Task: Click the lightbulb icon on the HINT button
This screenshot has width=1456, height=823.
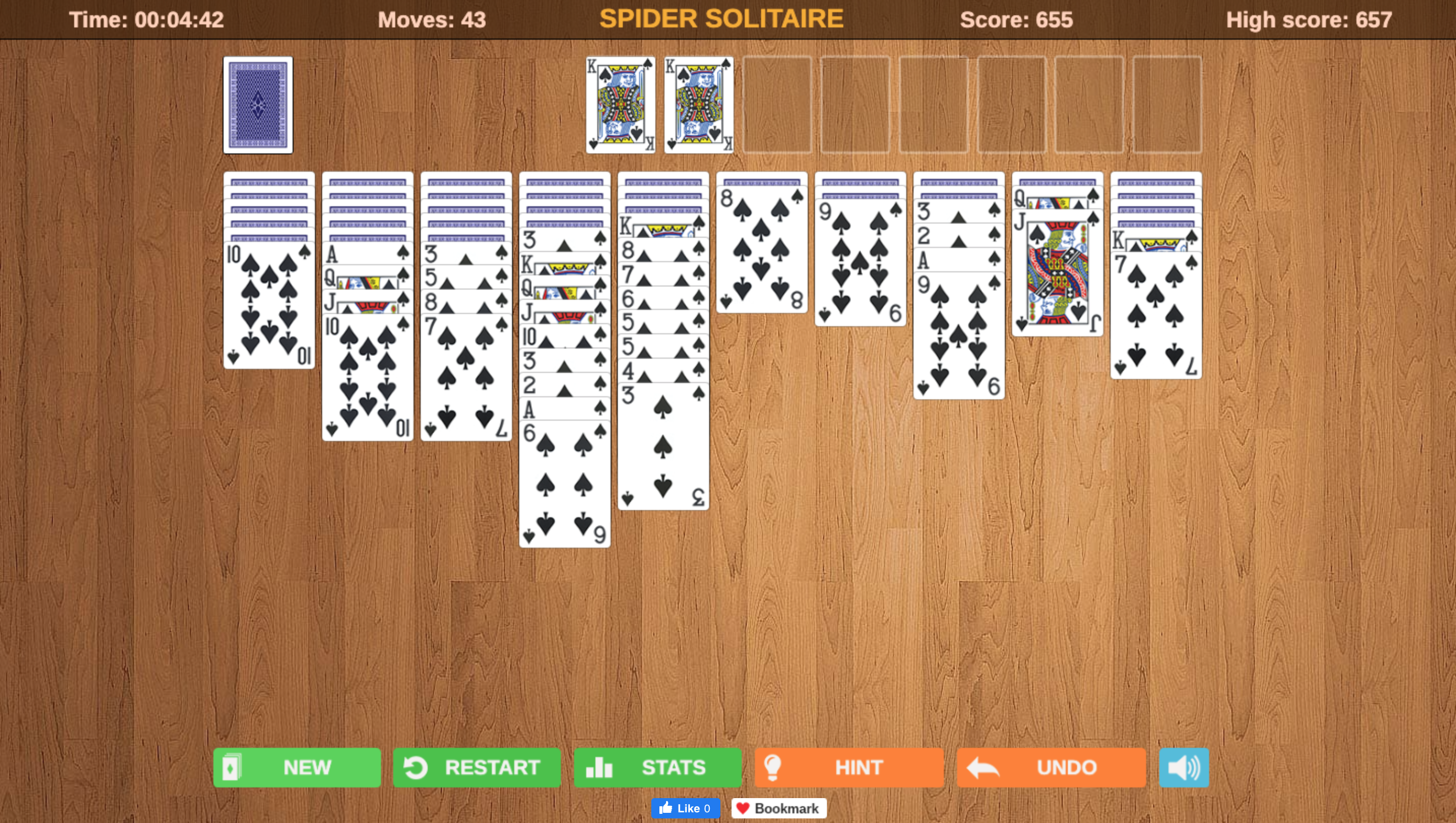Action: [x=773, y=767]
